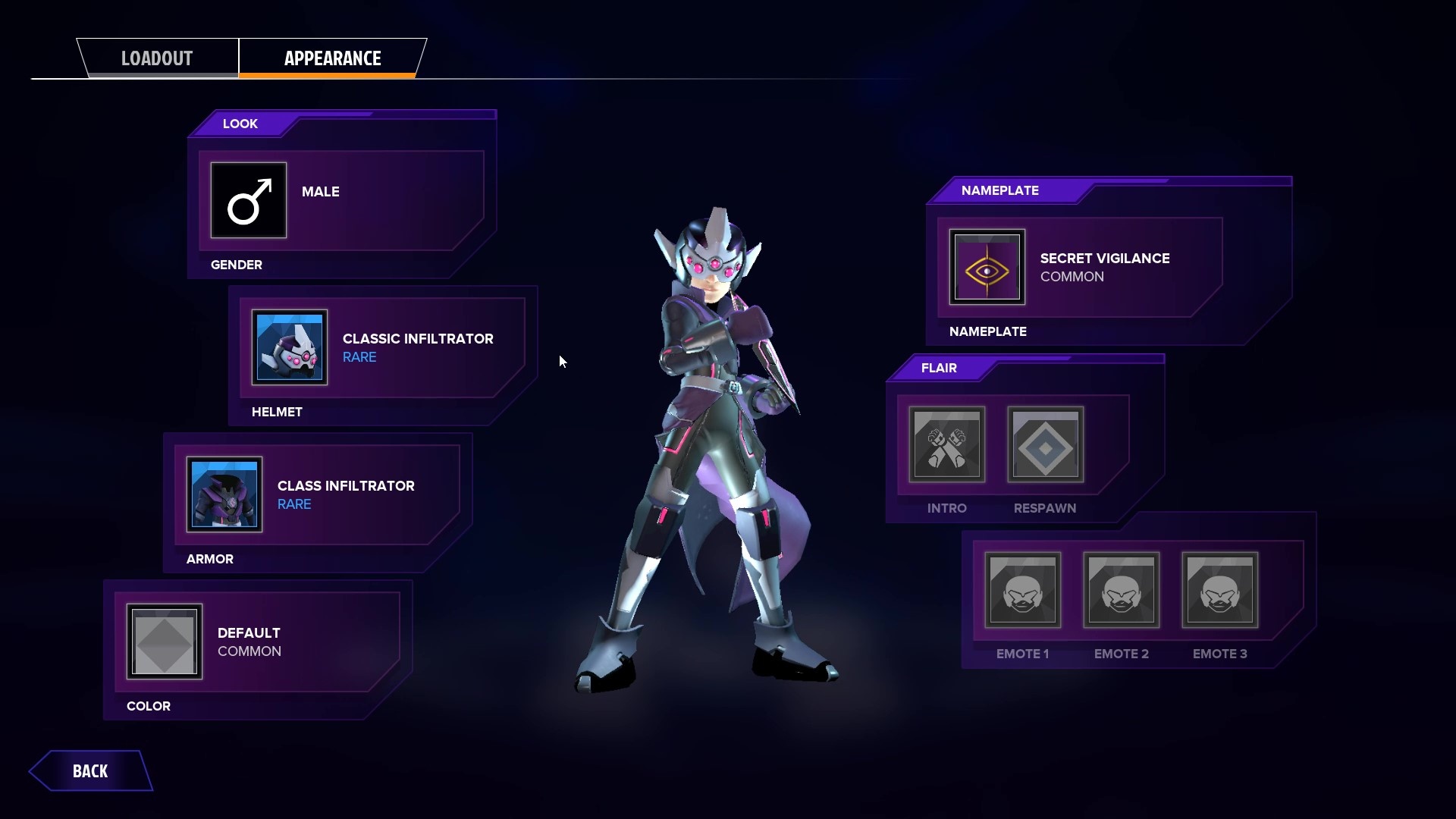Choose the Class Infiltrator armor slot

224,494
